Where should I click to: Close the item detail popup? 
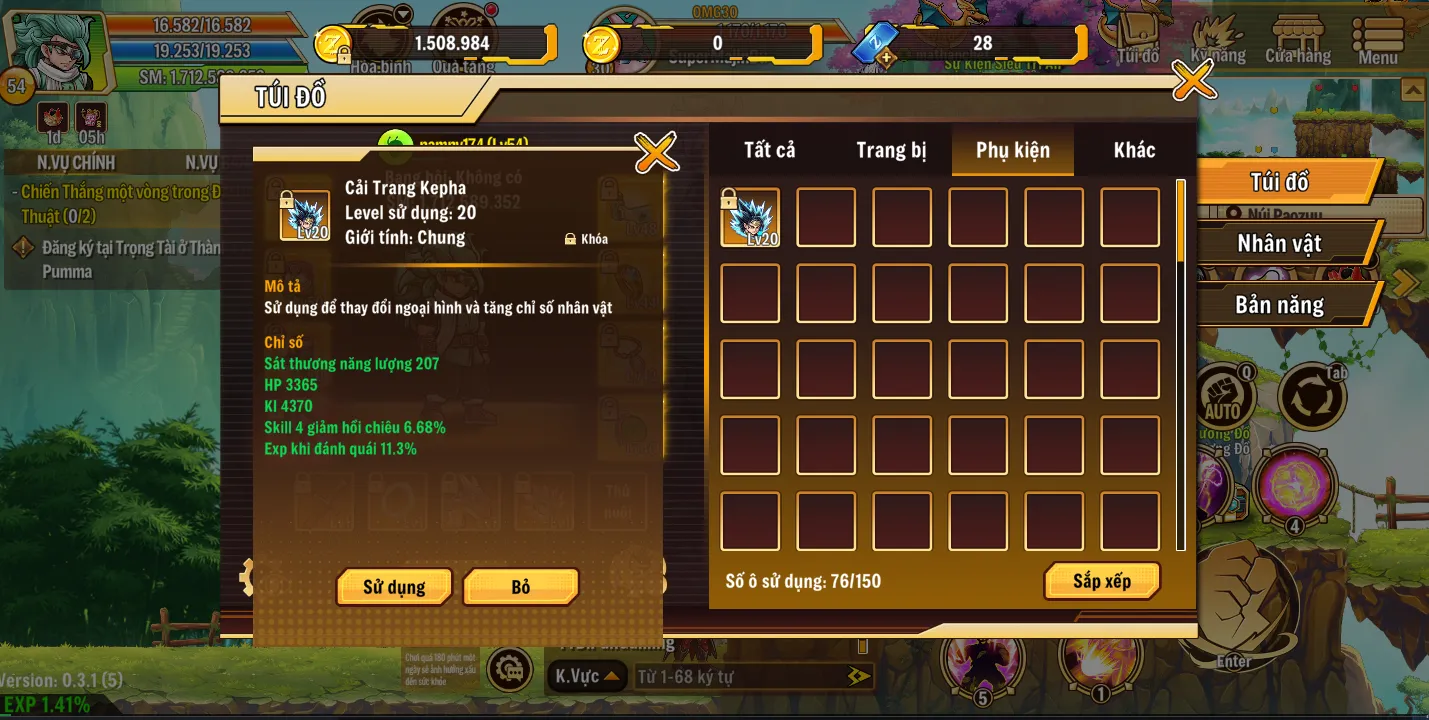tap(656, 152)
